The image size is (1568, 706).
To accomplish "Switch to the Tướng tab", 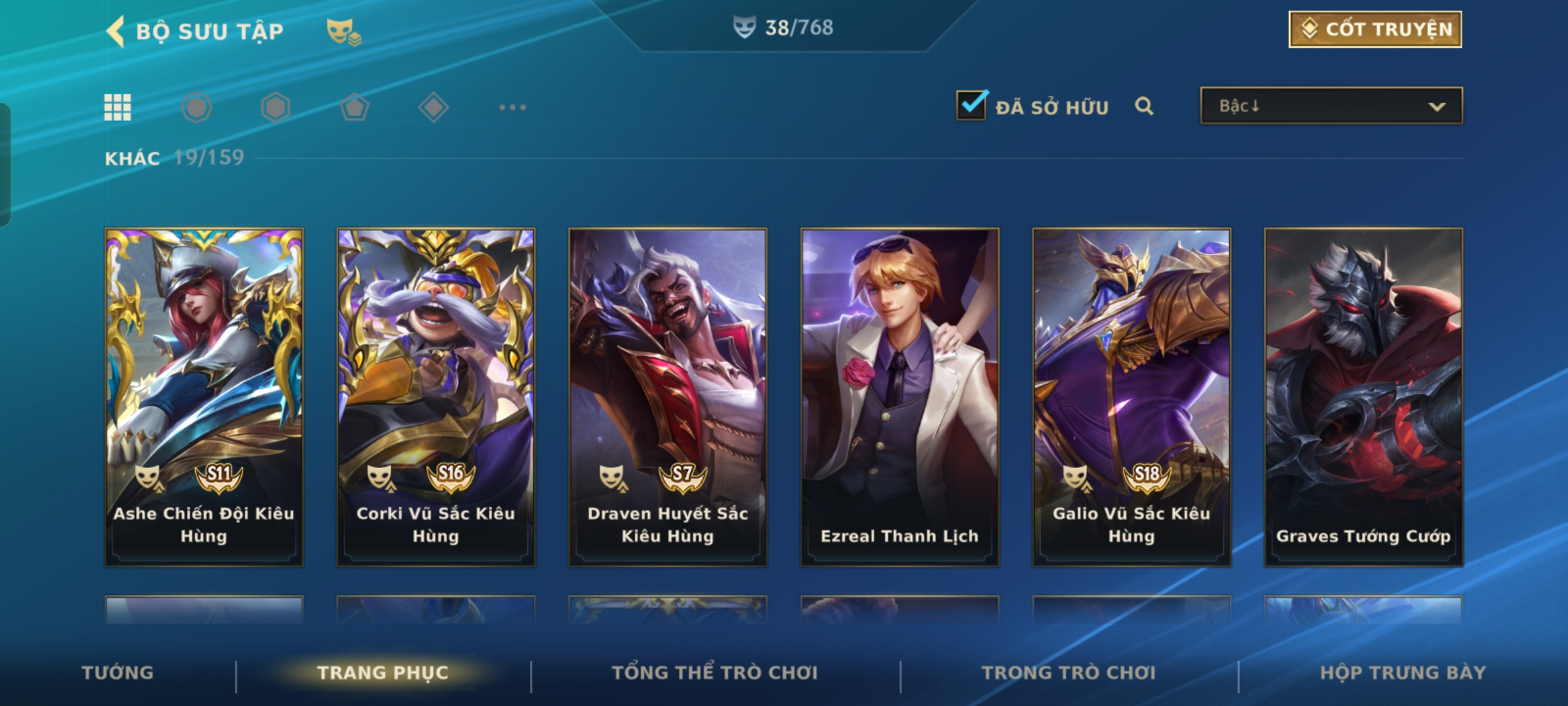I will pyautogui.click(x=118, y=673).
